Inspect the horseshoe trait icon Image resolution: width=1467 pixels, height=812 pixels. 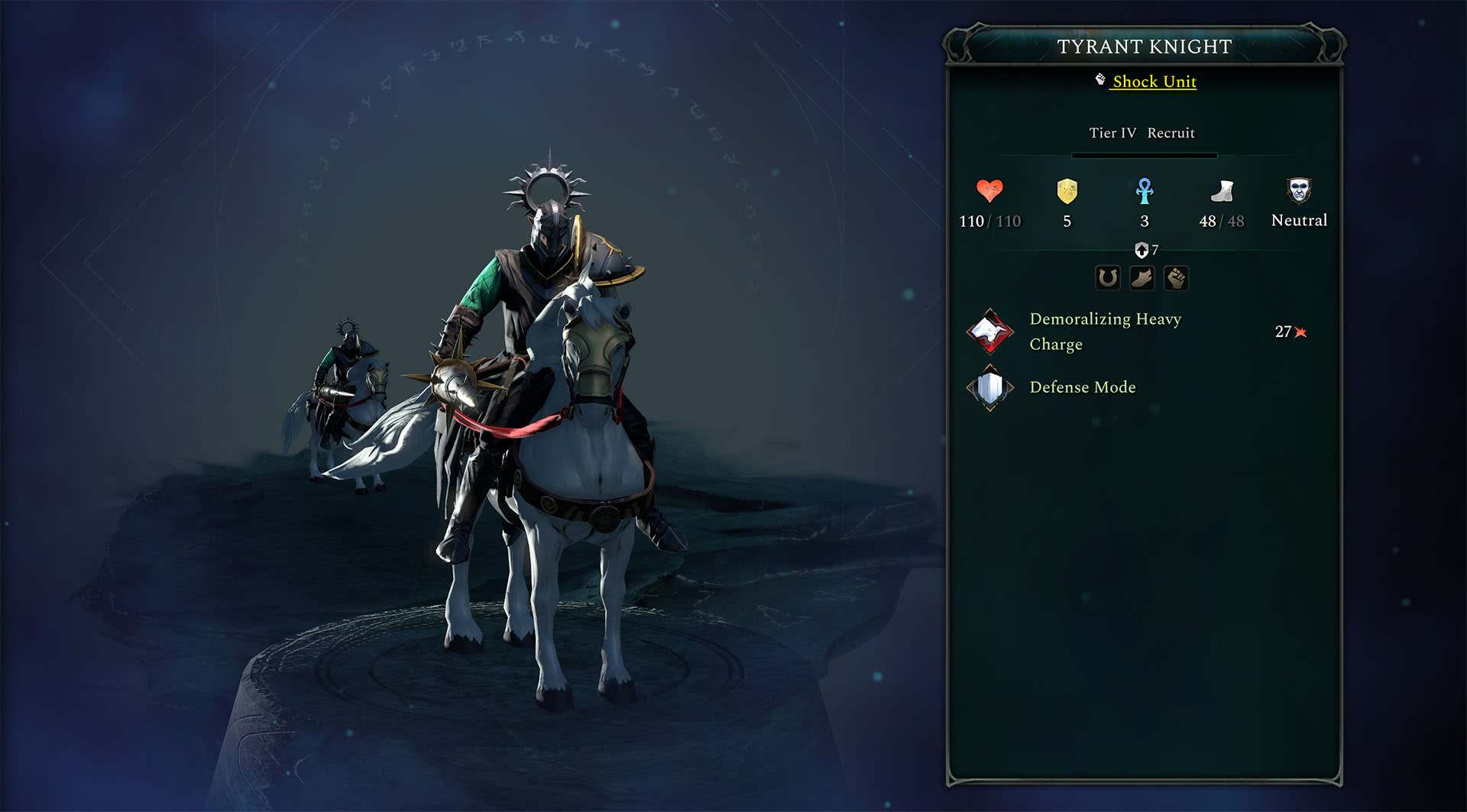click(1108, 278)
